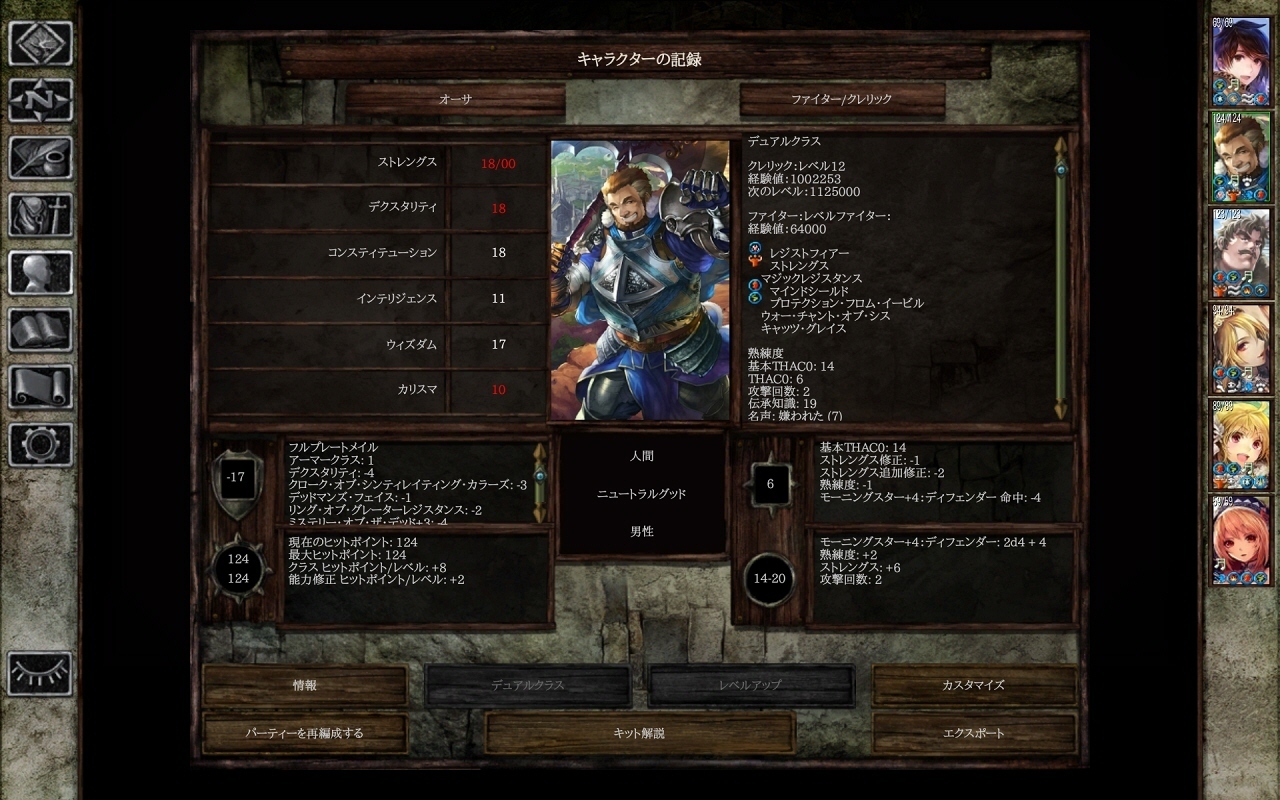
Task: Export character with the エクスポート button
Action: (973, 733)
